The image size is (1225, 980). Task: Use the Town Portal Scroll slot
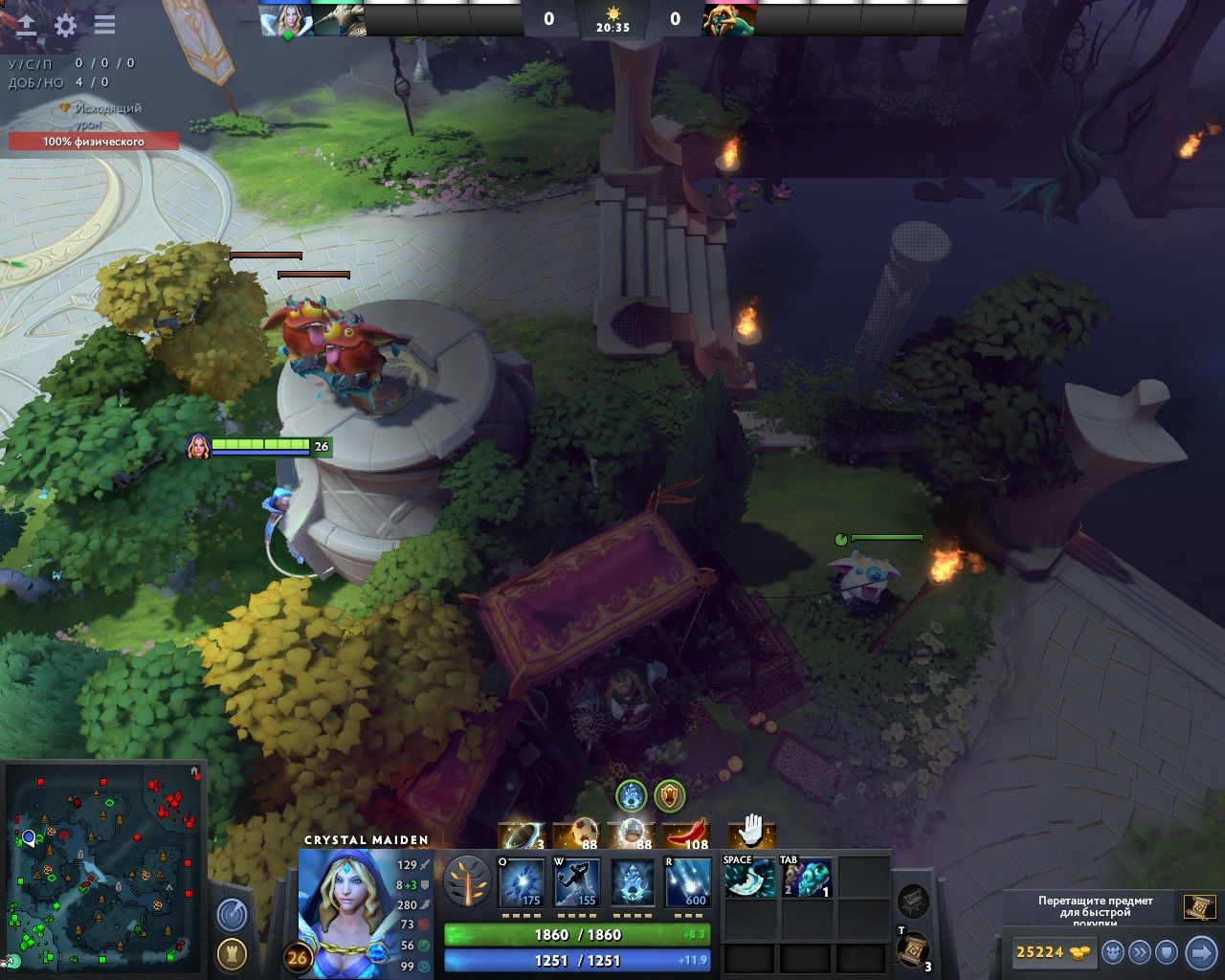click(x=913, y=950)
